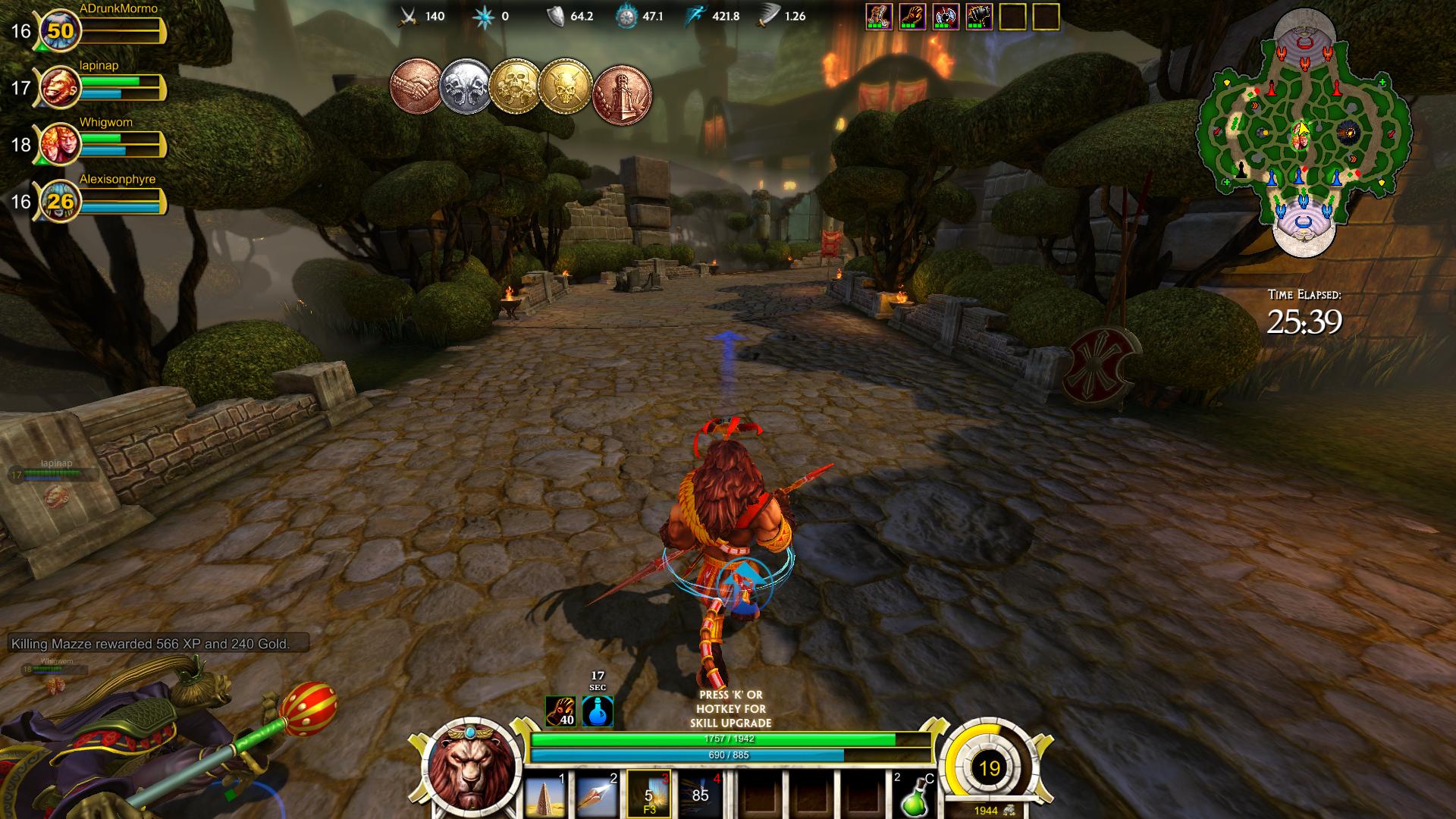Inspect the black gauntlet fist item

pos(979,17)
